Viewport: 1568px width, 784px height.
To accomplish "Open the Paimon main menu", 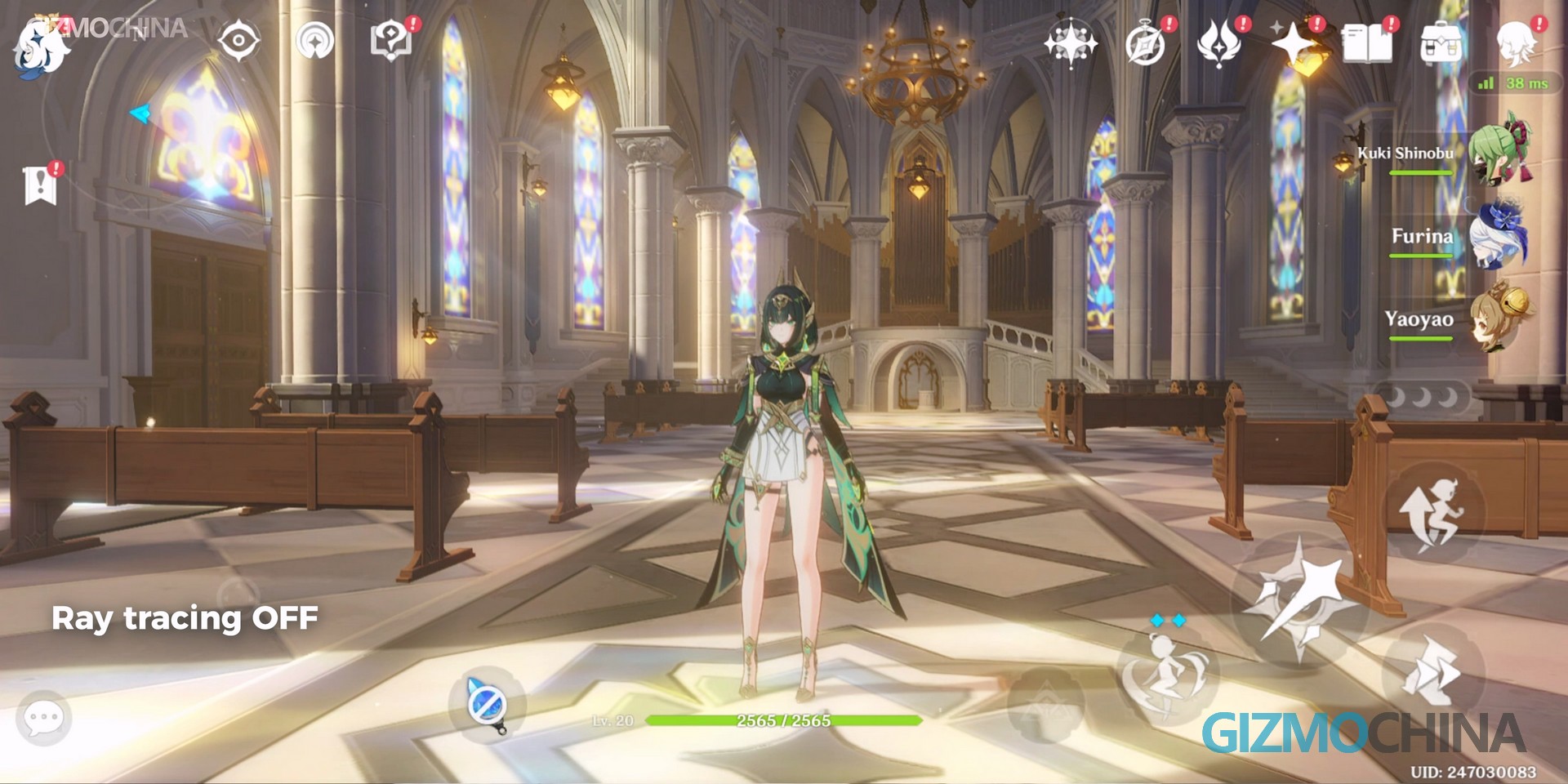I will click(x=41, y=49).
